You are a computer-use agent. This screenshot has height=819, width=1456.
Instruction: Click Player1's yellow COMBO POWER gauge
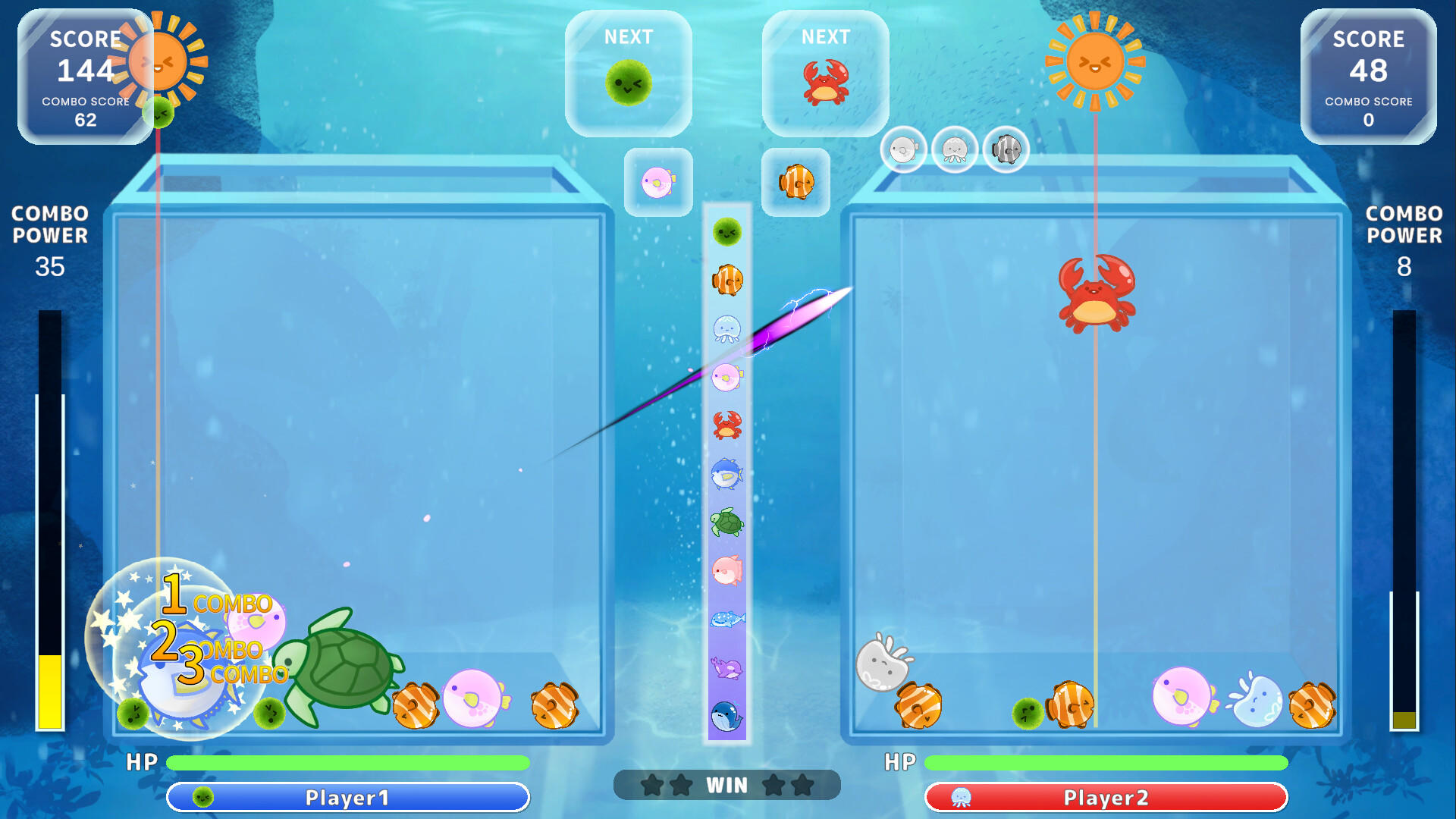(x=48, y=690)
